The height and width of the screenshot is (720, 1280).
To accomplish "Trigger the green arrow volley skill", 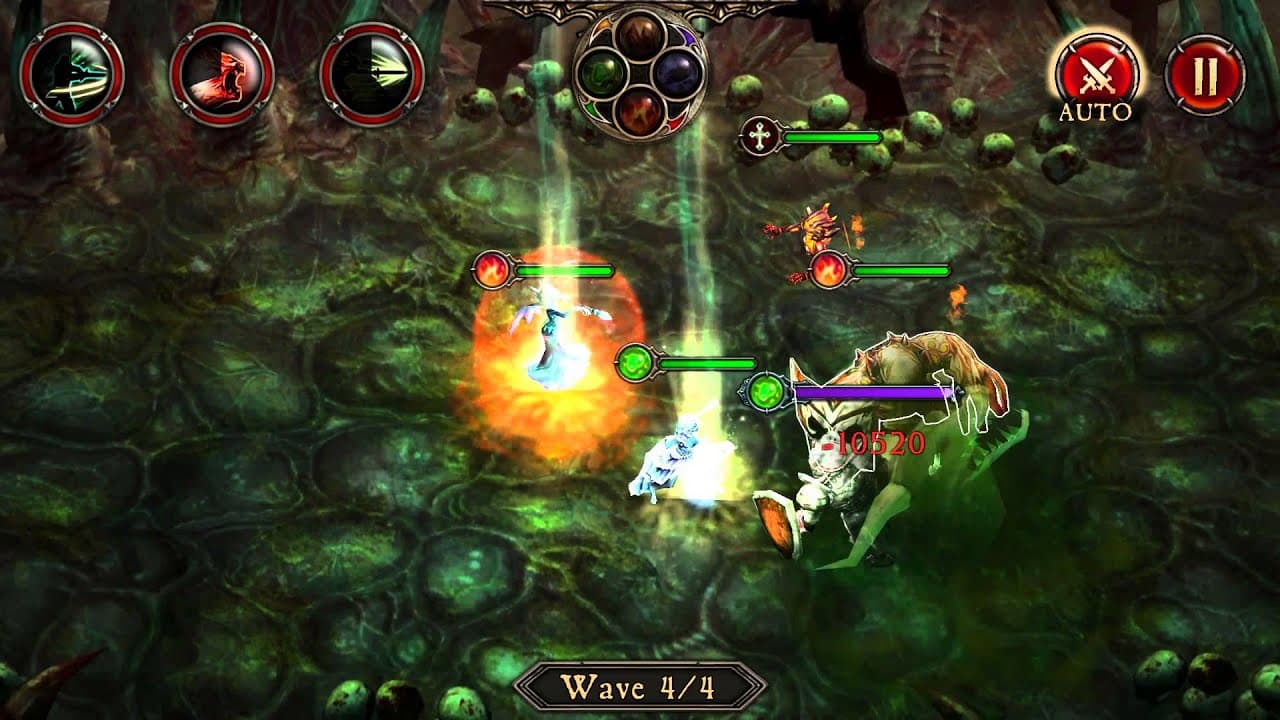I will coord(372,75).
